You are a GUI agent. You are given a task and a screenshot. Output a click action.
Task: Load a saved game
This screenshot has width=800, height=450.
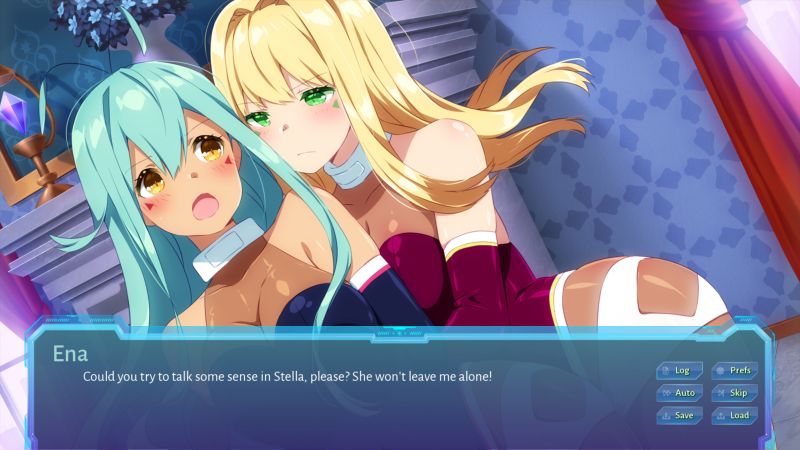click(734, 415)
